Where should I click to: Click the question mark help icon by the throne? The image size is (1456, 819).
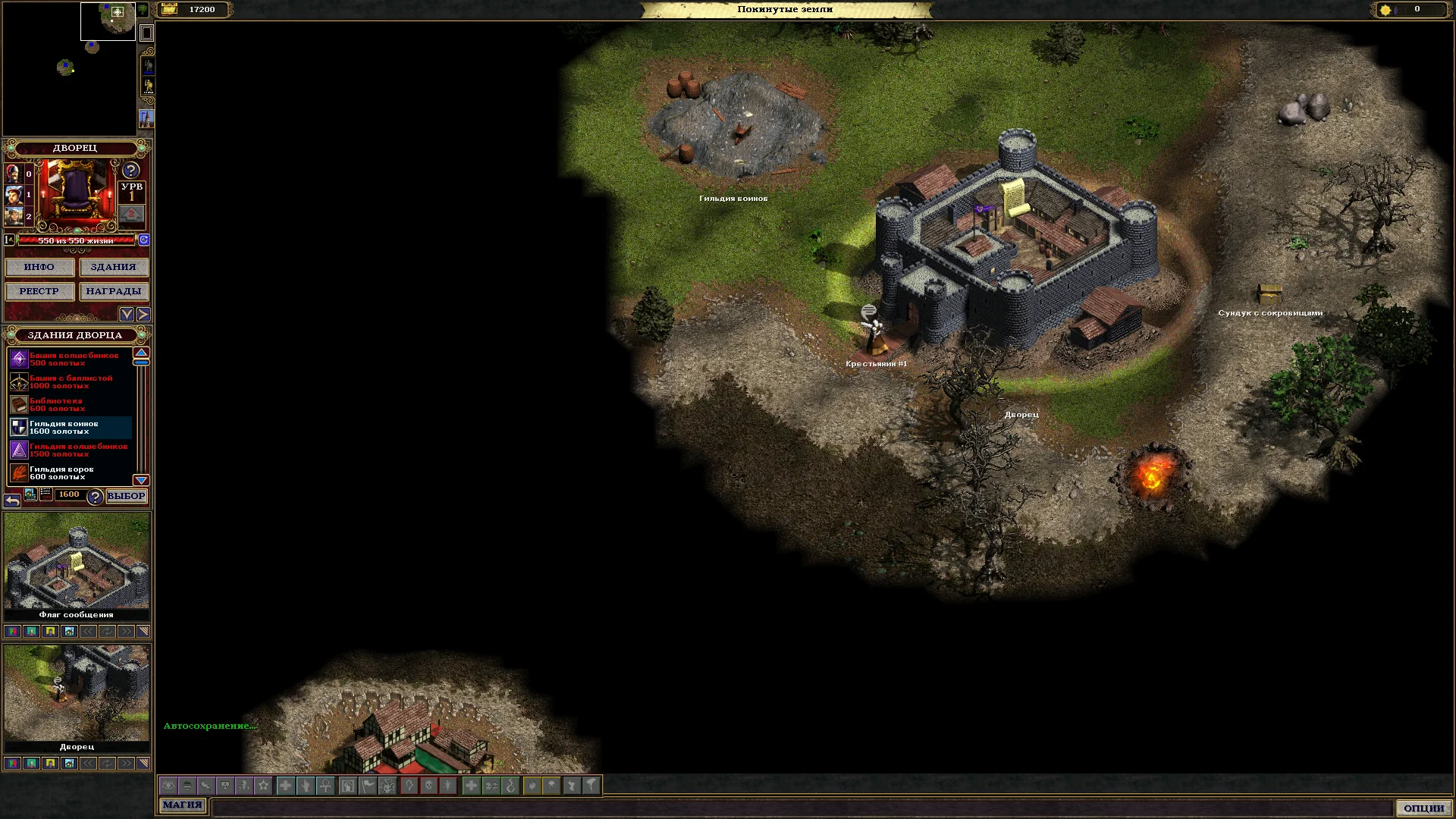131,171
